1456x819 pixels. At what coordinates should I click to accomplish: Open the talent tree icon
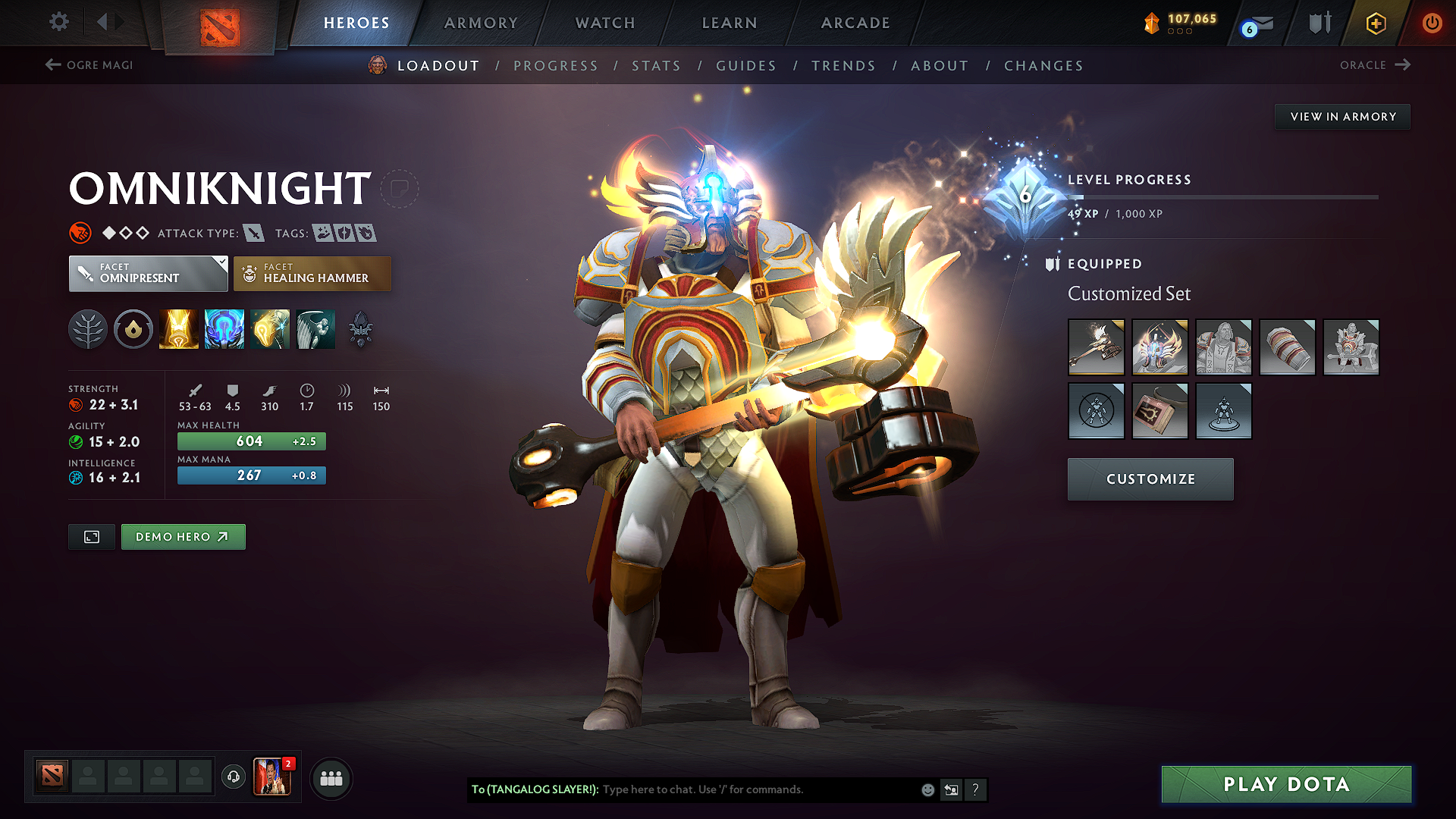(x=88, y=330)
